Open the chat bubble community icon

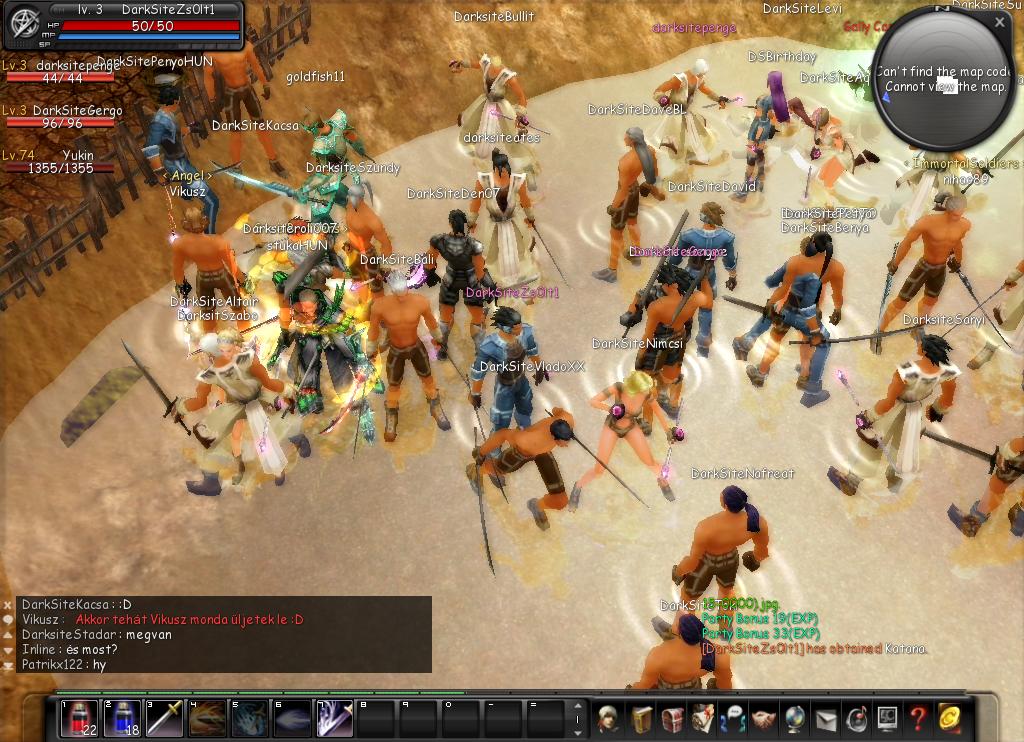point(733,718)
